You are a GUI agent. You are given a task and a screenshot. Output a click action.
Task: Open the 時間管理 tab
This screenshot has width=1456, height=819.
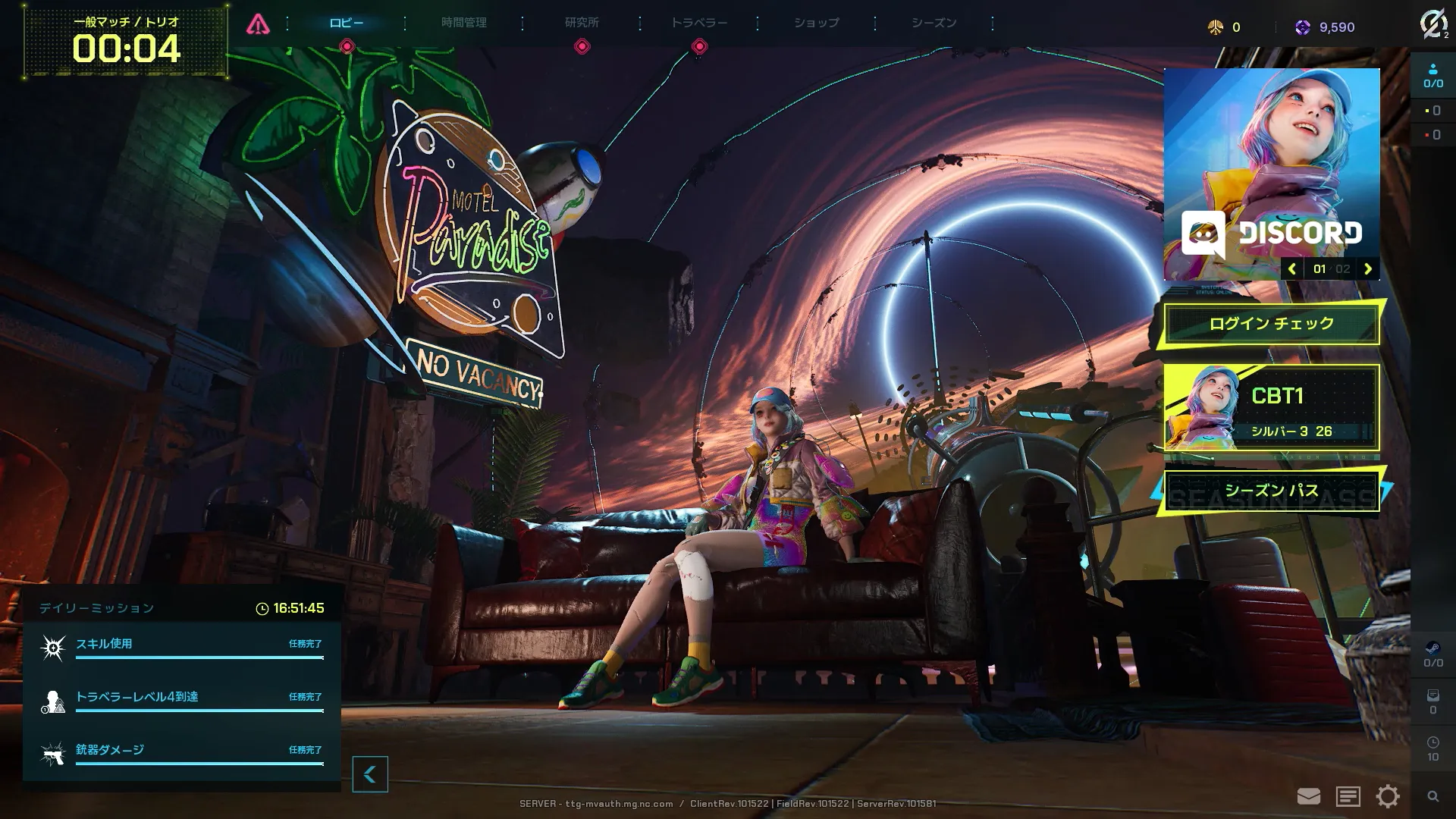pos(464,23)
